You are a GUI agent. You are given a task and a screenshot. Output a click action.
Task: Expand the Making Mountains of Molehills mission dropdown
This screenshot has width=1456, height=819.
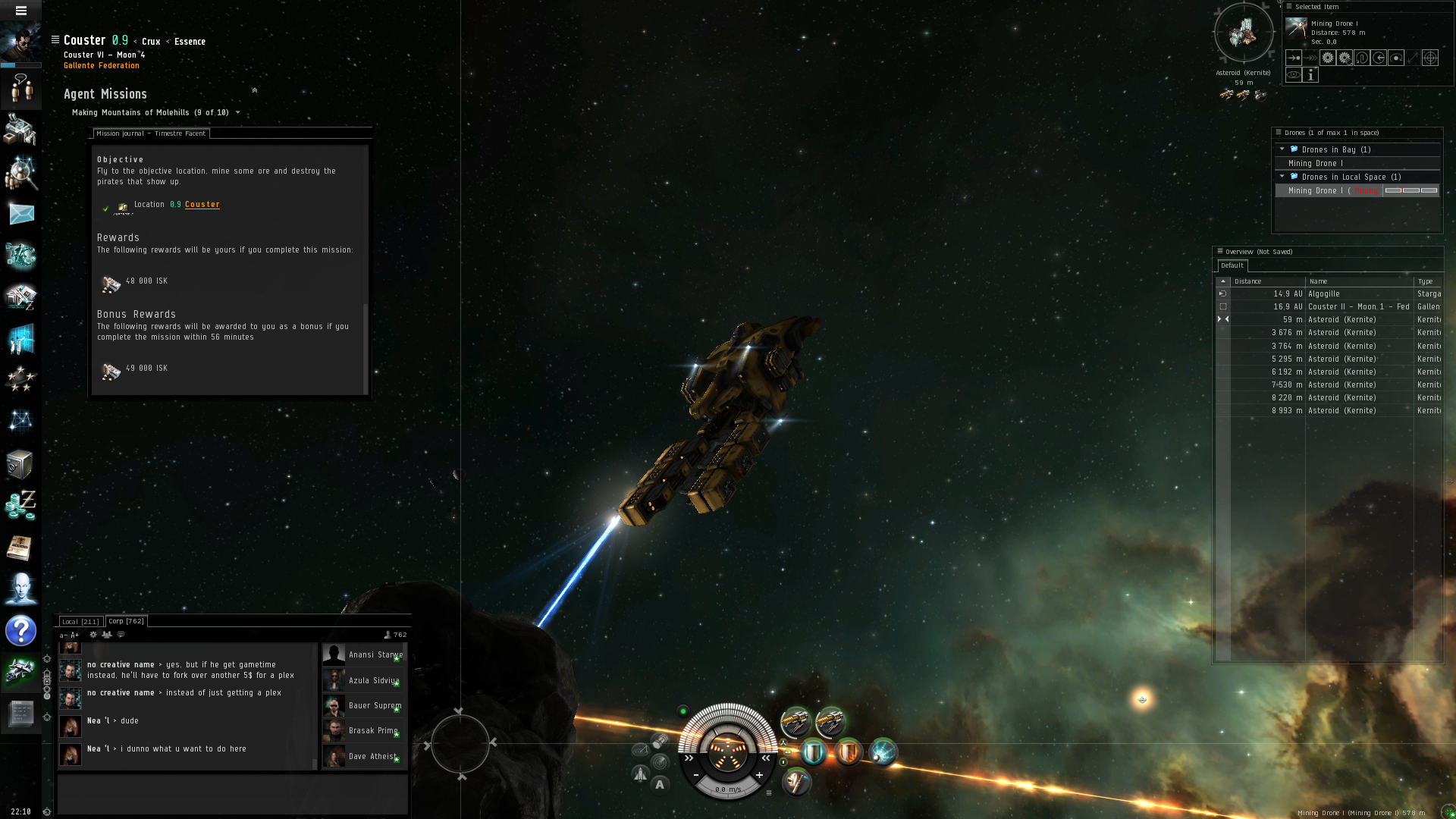(237, 113)
